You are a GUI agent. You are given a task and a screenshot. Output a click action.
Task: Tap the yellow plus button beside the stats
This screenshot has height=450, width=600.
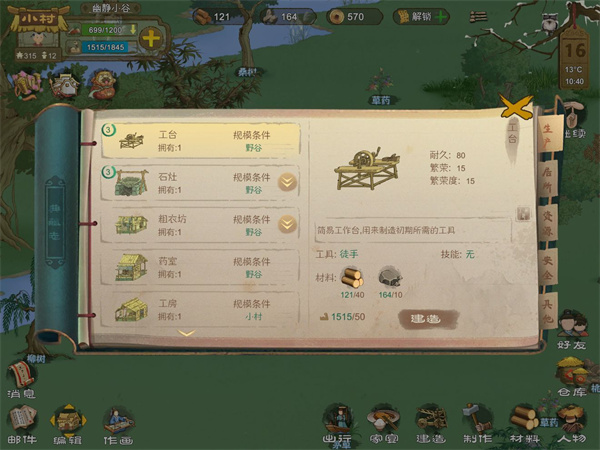[151, 39]
